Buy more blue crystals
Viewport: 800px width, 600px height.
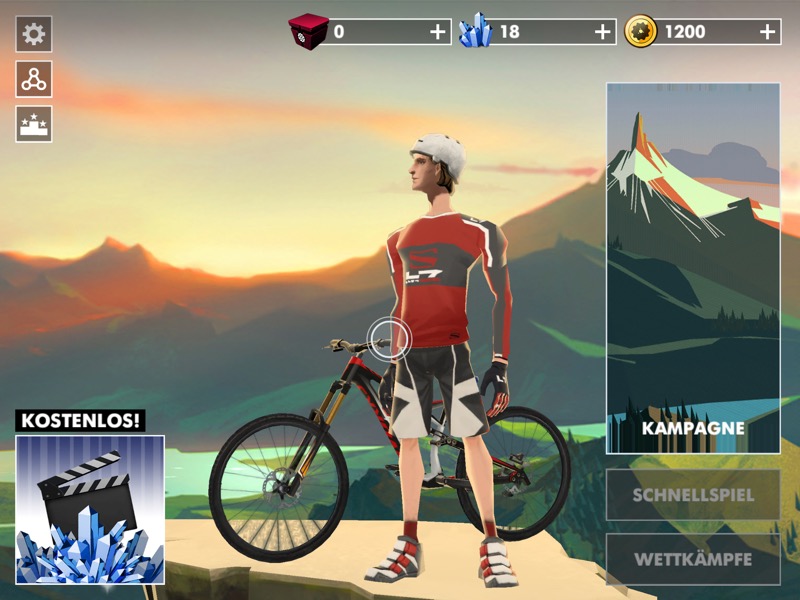point(602,32)
